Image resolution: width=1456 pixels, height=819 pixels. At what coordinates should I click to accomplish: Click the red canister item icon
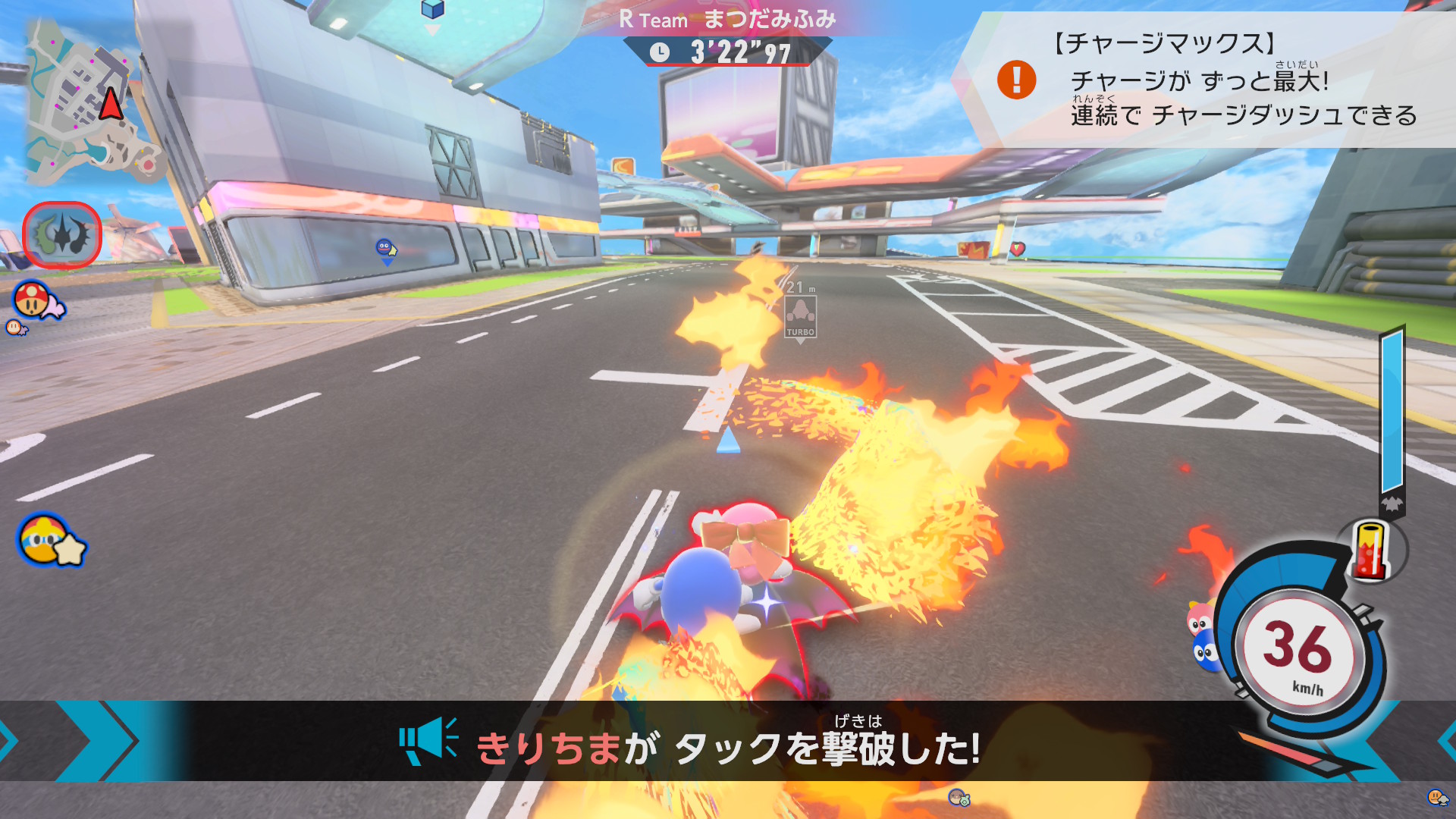coord(1371,551)
